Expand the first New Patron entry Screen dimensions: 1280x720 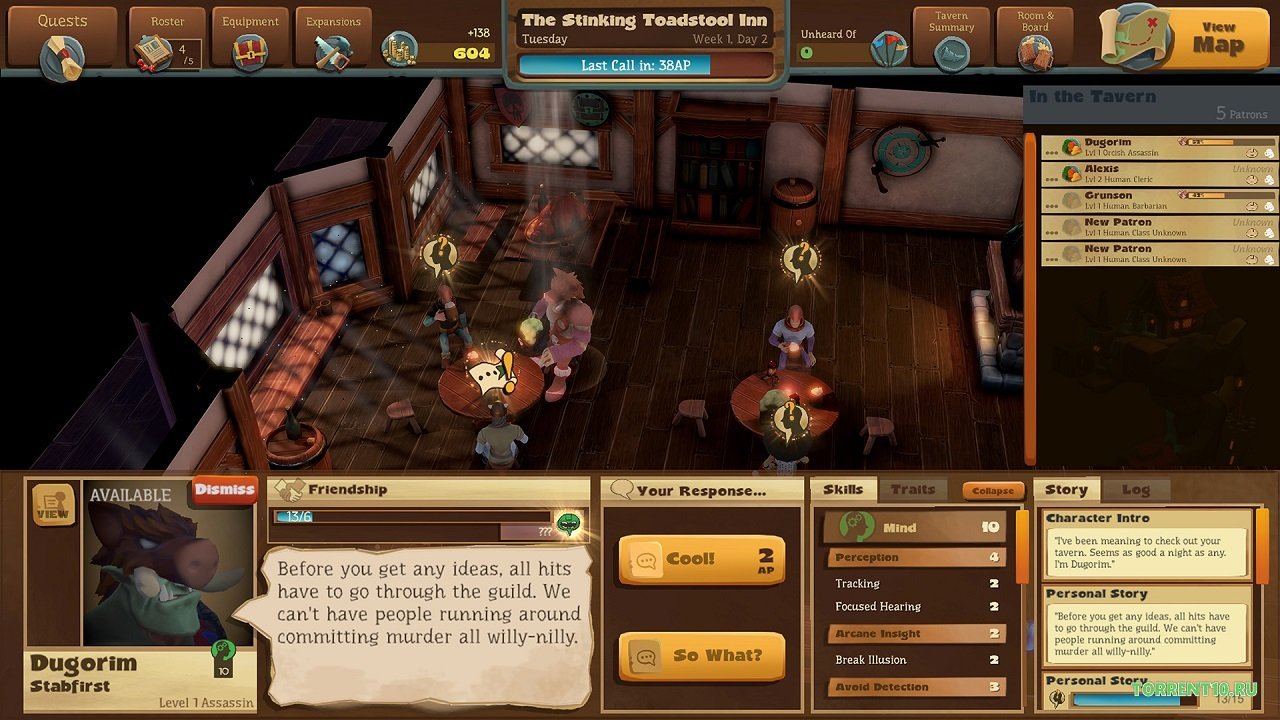[x=1051, y=231]
